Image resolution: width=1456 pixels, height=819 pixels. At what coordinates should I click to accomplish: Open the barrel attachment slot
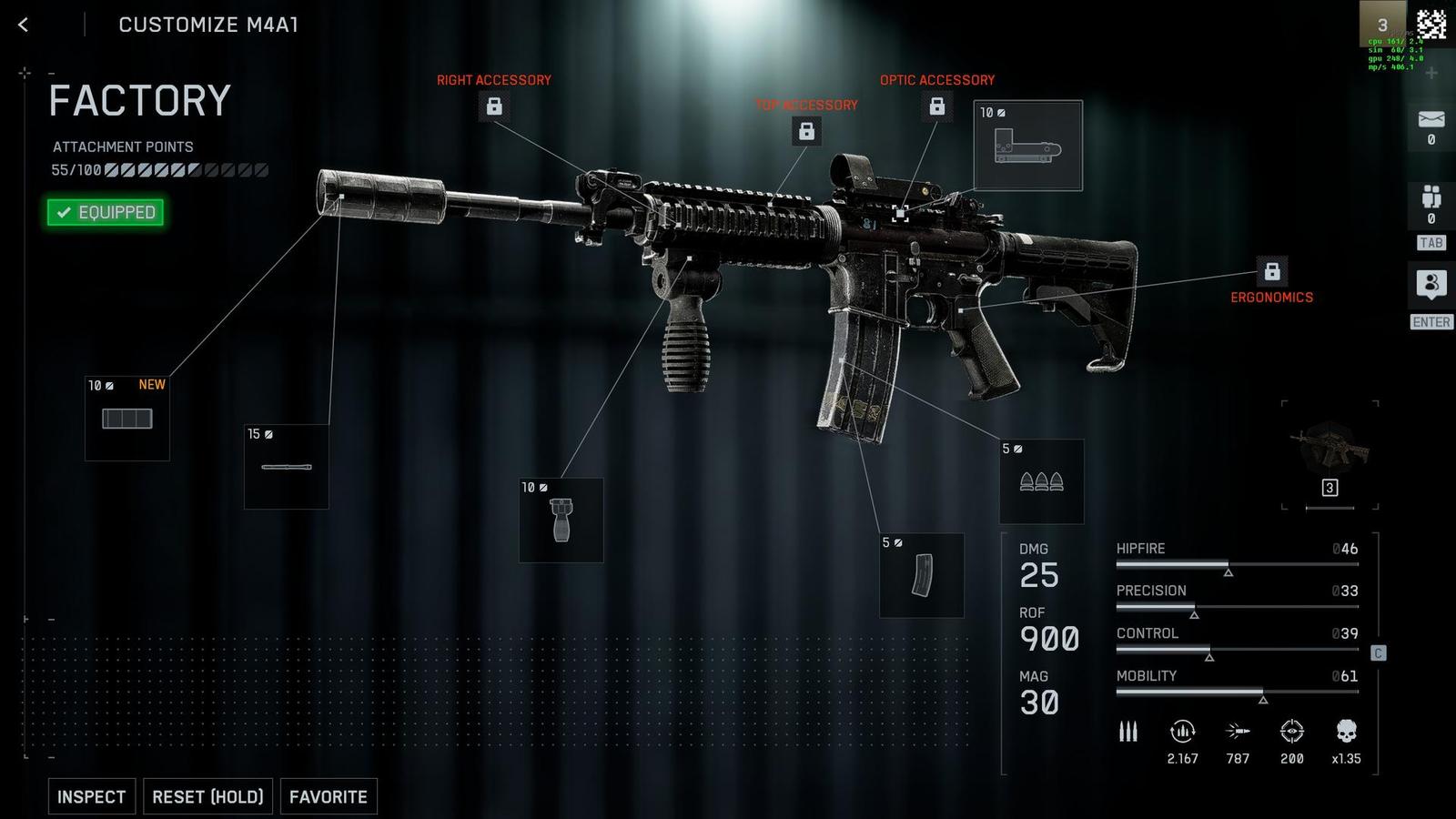point(287,467)
